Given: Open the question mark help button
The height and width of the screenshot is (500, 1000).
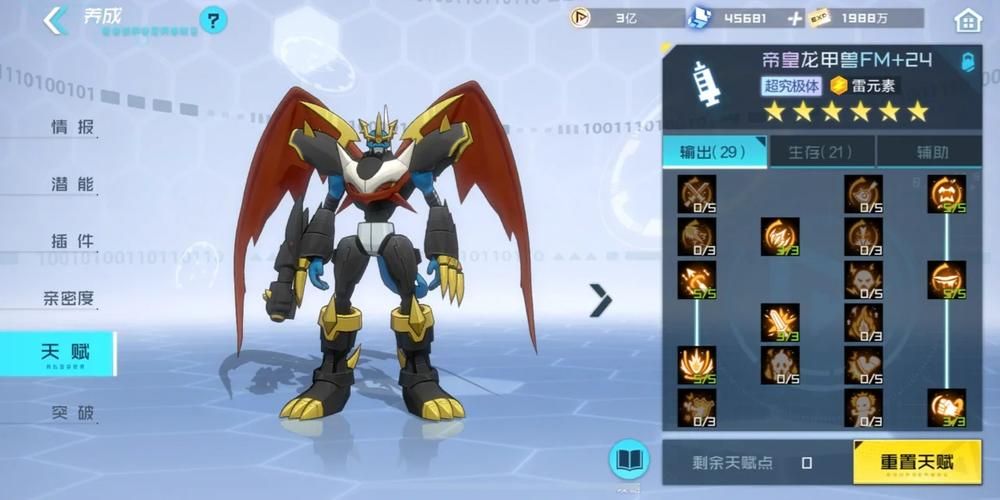Looking at the screenshot, I should (x=213, y=20).
